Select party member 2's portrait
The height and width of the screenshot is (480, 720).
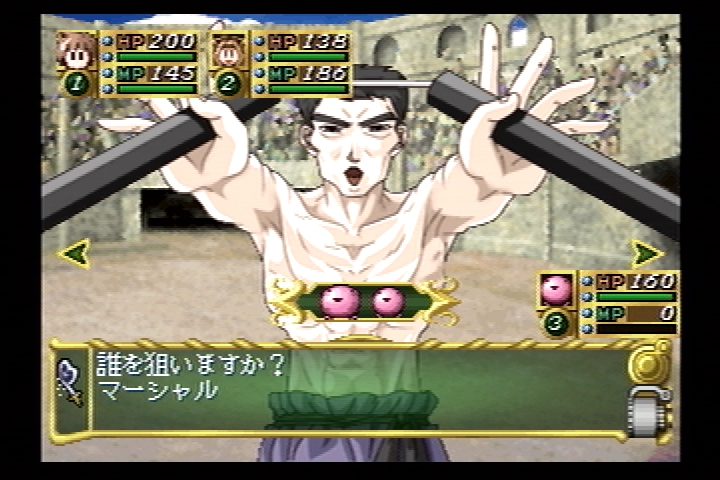pyautogui.click(x=229, y=50)
